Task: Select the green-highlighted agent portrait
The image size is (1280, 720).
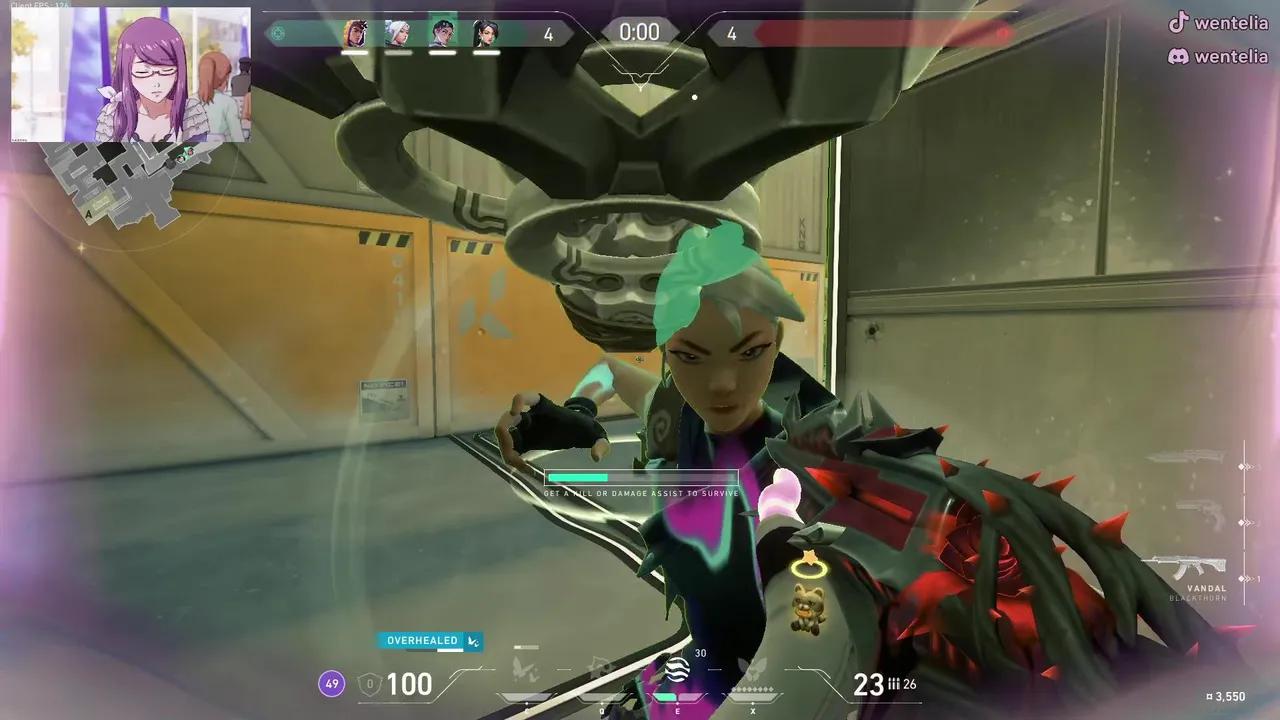Action: (x=442, y=31)
